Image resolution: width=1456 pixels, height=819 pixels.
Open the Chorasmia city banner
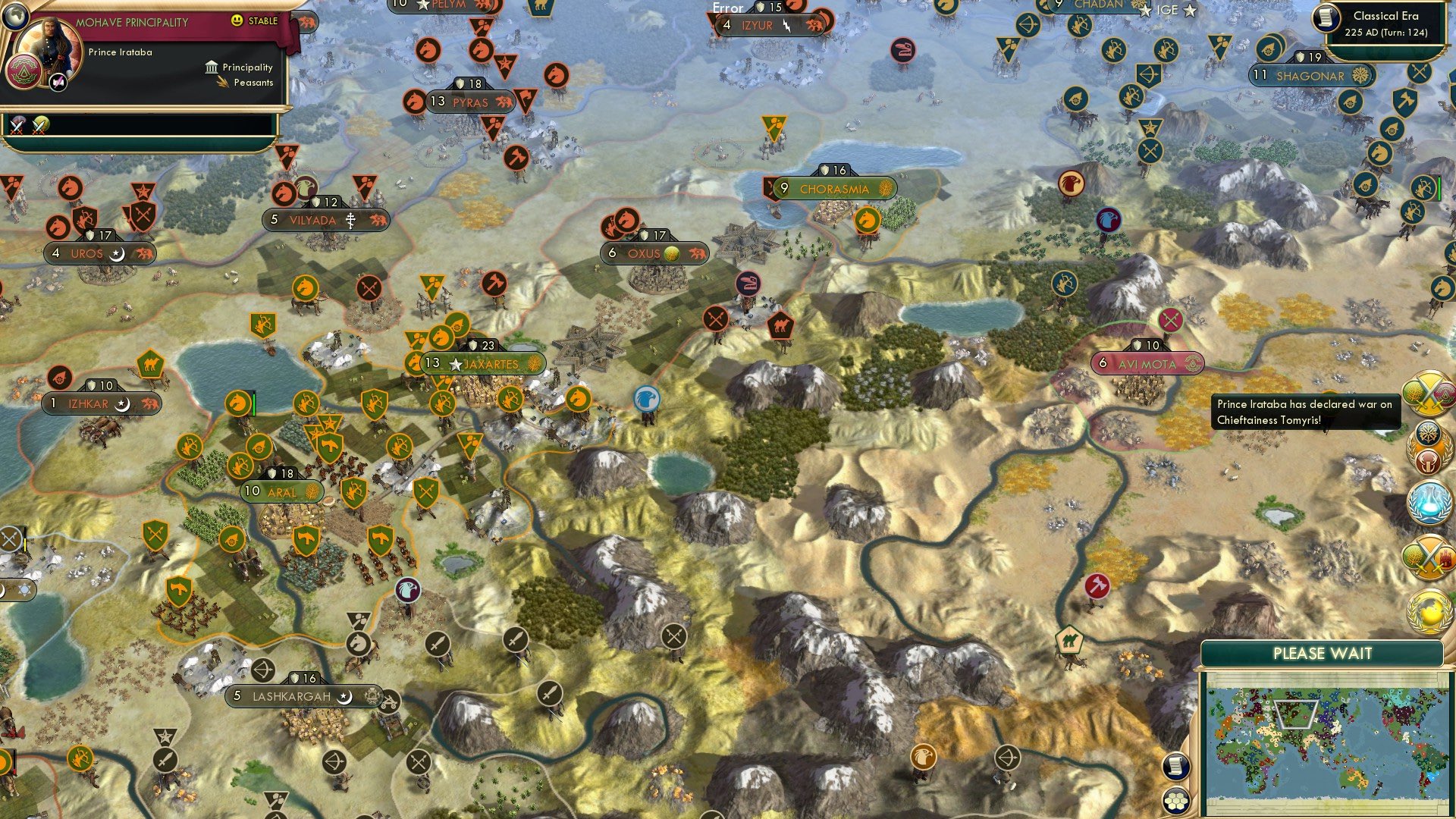[x=834, y=188]
